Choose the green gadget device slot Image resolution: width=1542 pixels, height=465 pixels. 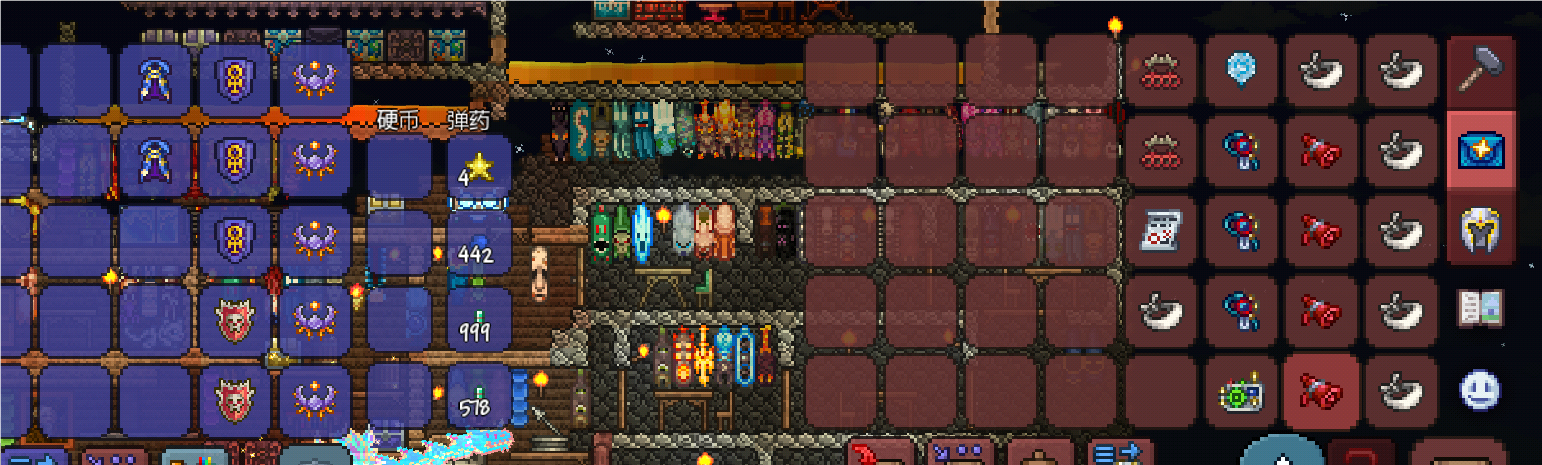(1241, 392)
